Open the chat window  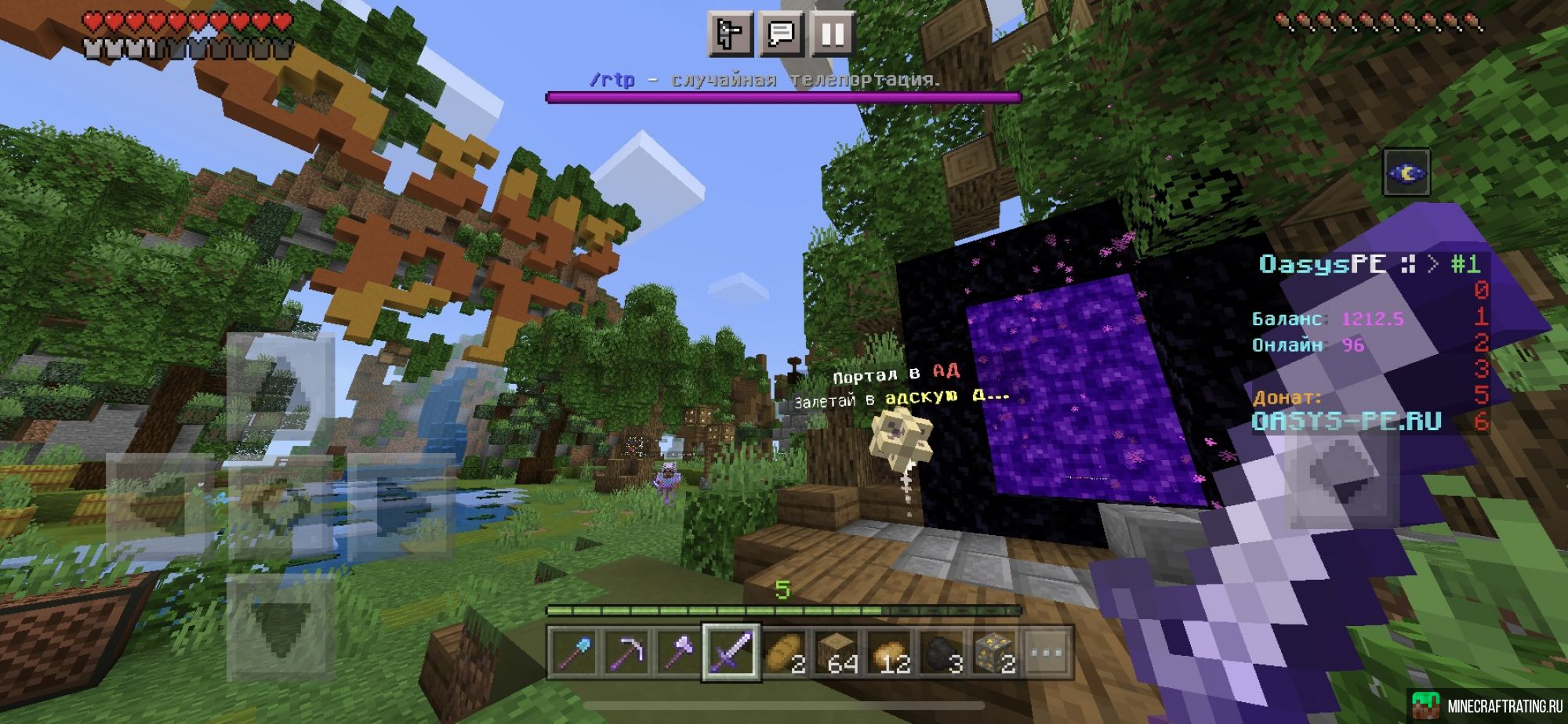click(781, 34)
